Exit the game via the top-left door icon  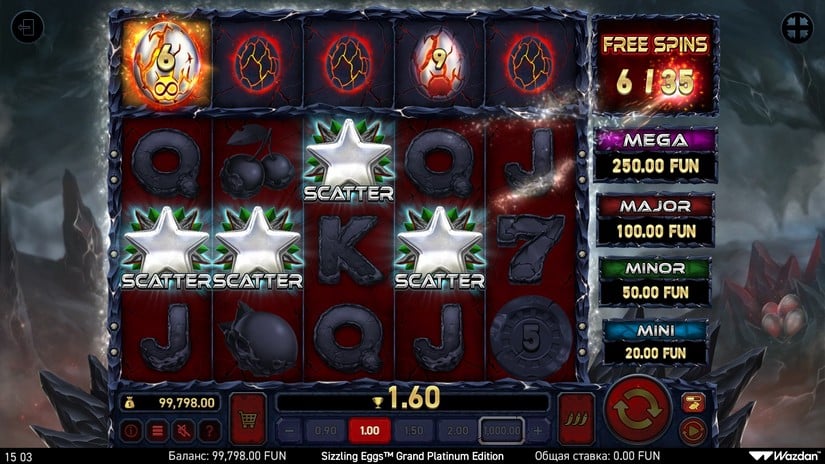point(27,29)
